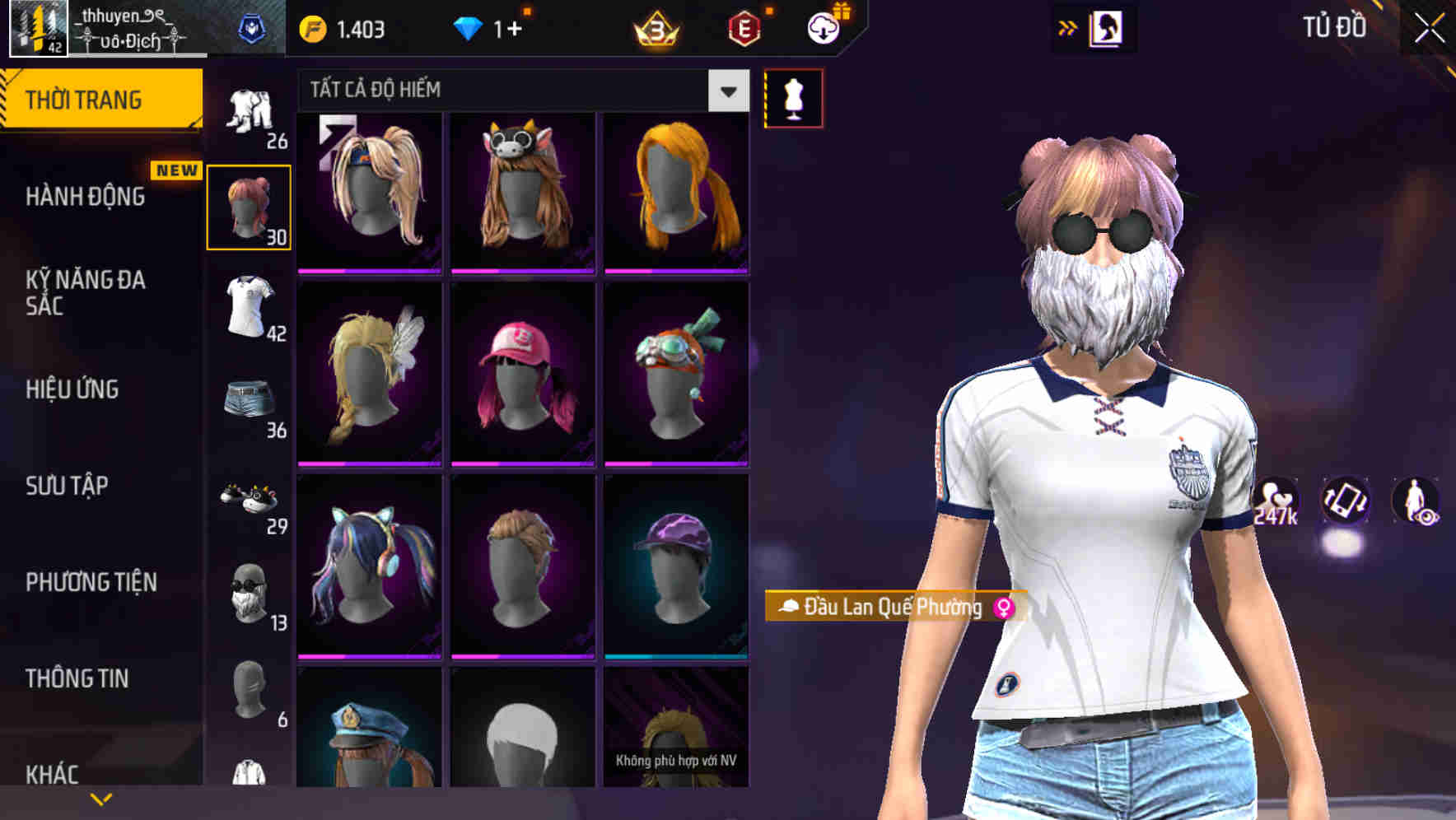
Task: Open the cloud download gift icon
Action: click(x=824, y=27)
